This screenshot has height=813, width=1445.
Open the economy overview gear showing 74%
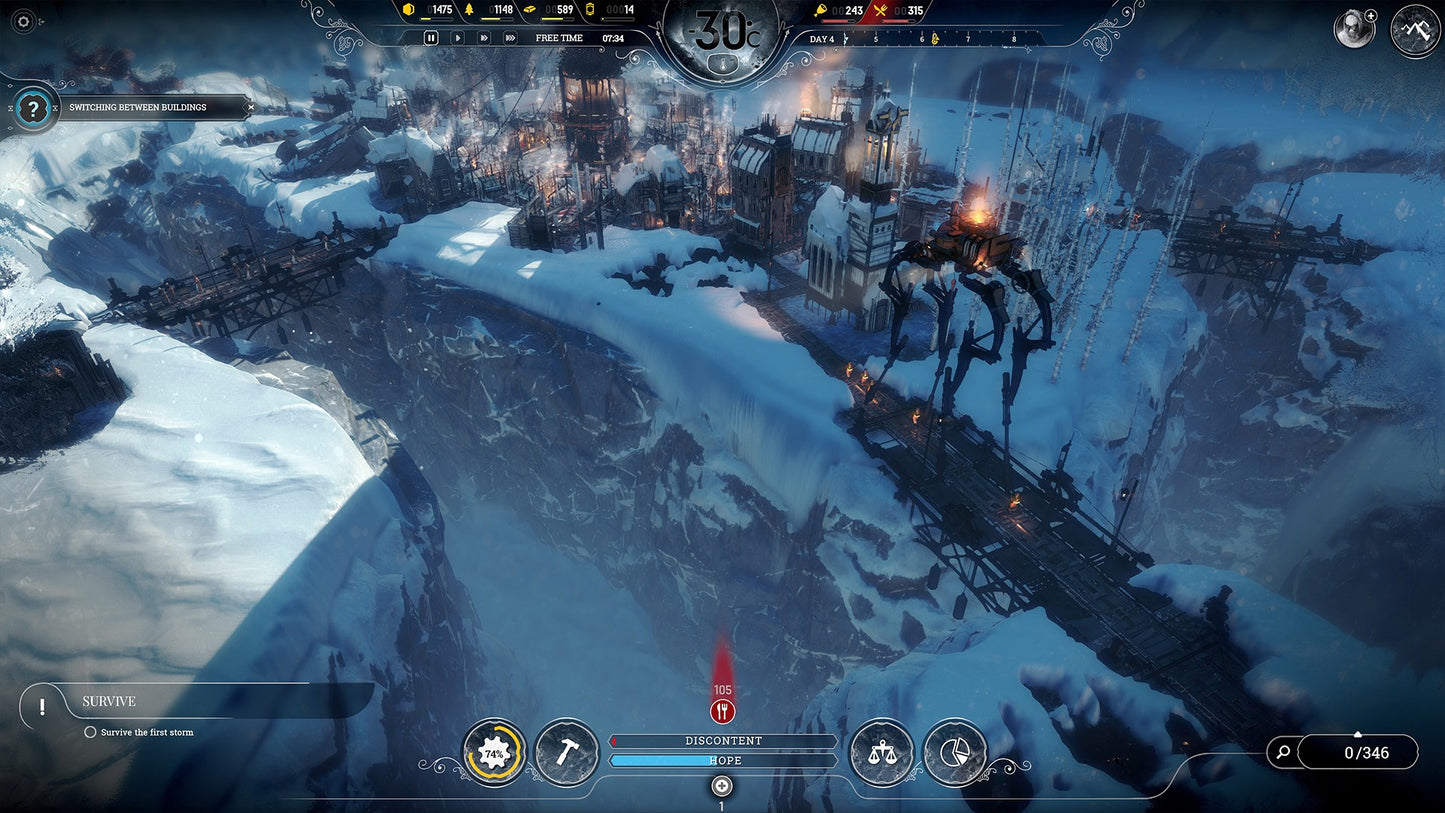point(492,753)
